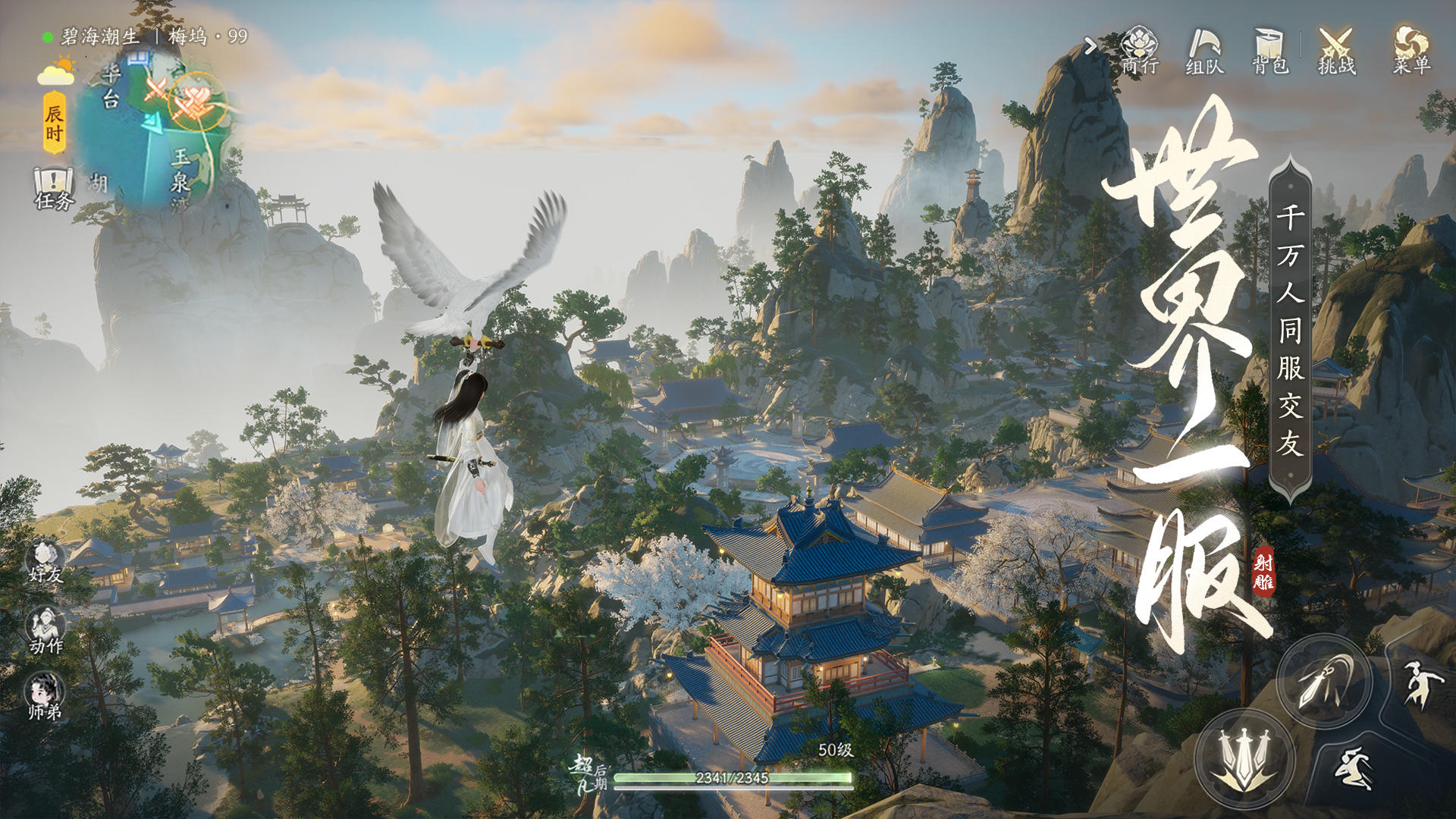Open the 好友 friends list
The height and width of the screenshot is (819, 1456).
pos(45,561)
